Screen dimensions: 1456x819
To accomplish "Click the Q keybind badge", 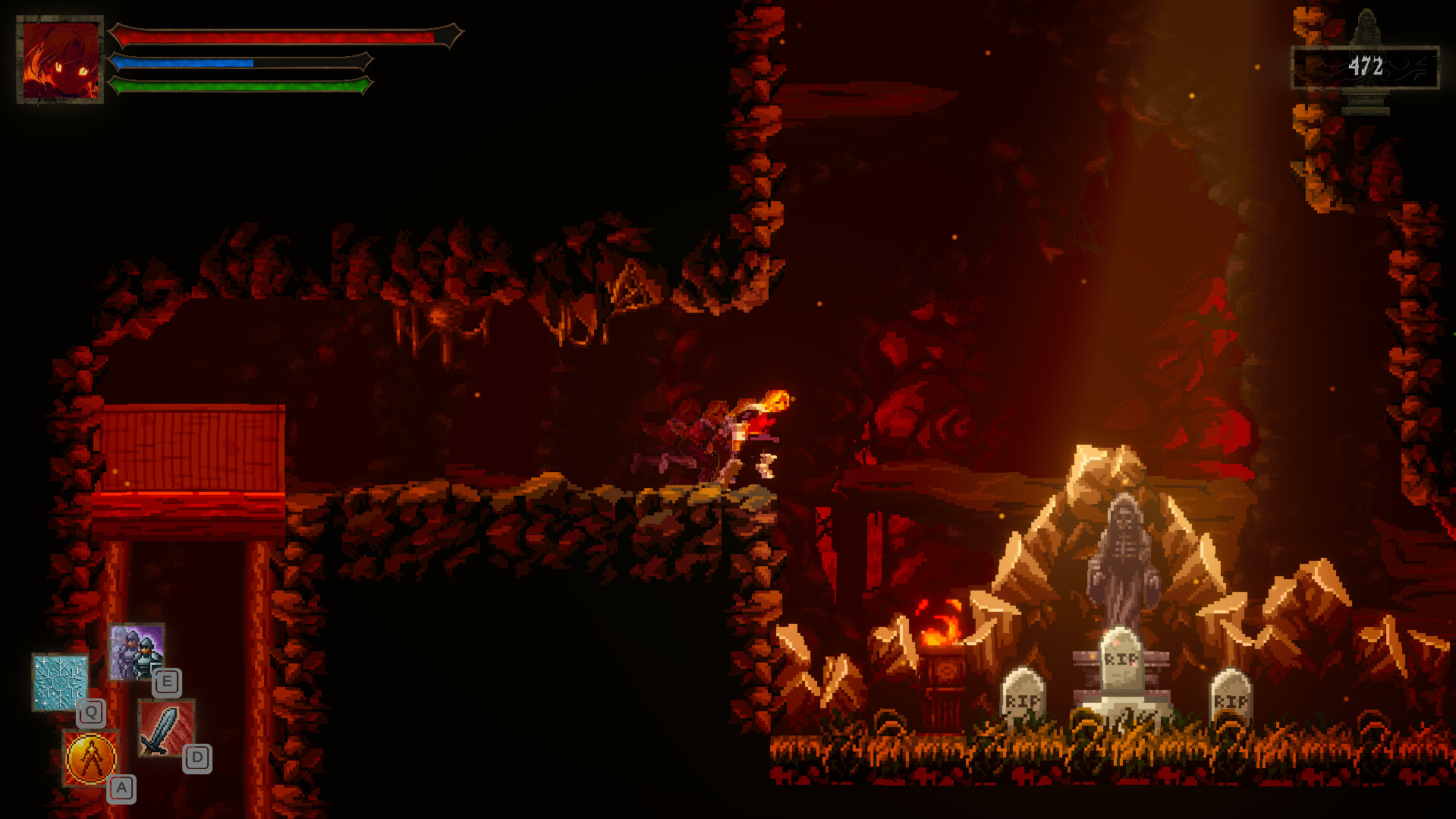I will pos(91,712).
